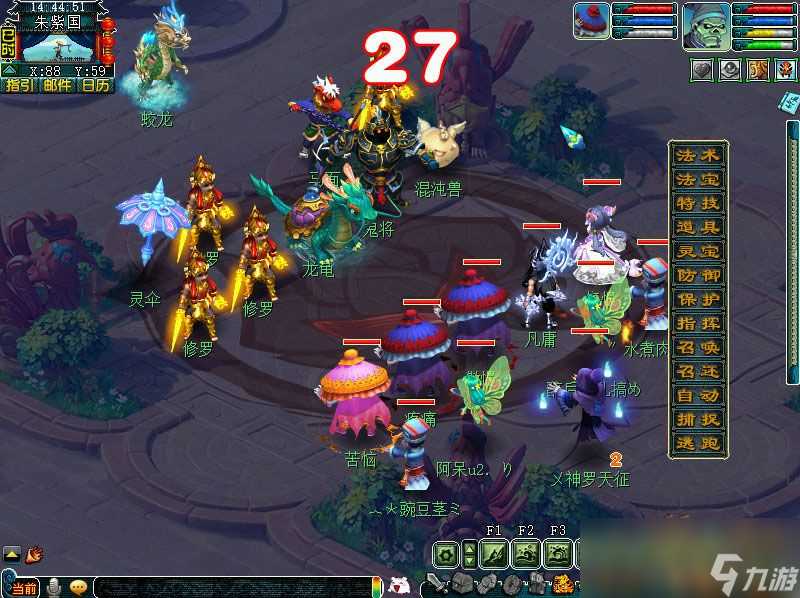Select the 捕捉 capture command
Image resolution: width=800 pixels, height=598 pixels.
click(697, 420)
